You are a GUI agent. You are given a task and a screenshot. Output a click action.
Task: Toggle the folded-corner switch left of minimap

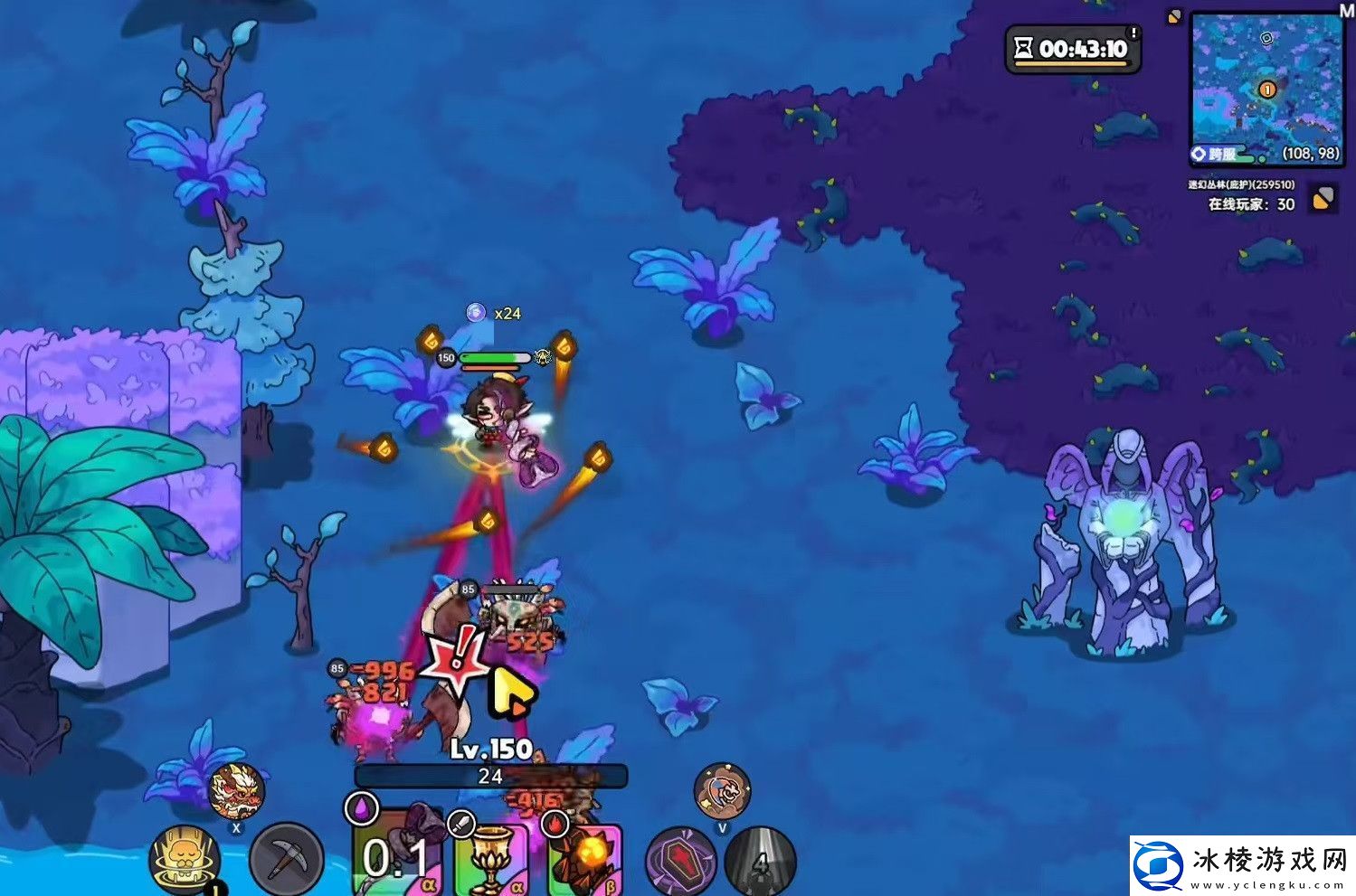pyautogui.click(x=1172, y=16)
